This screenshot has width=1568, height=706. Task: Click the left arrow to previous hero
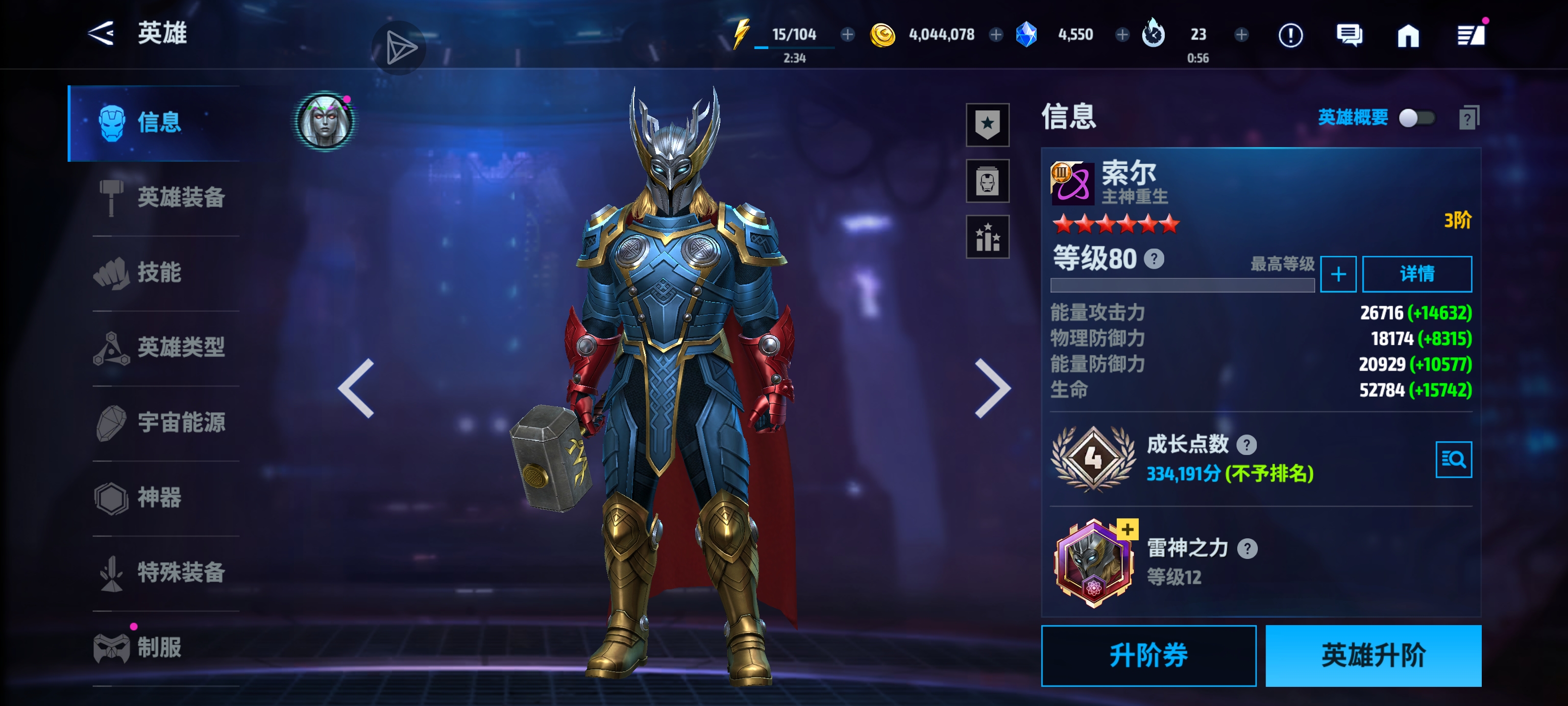click(x=357, y=387)
